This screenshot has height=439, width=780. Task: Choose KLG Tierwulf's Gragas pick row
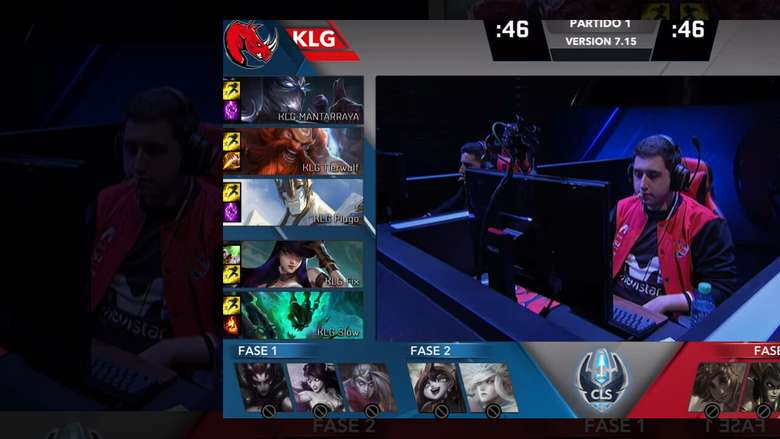tap(301, 151)
